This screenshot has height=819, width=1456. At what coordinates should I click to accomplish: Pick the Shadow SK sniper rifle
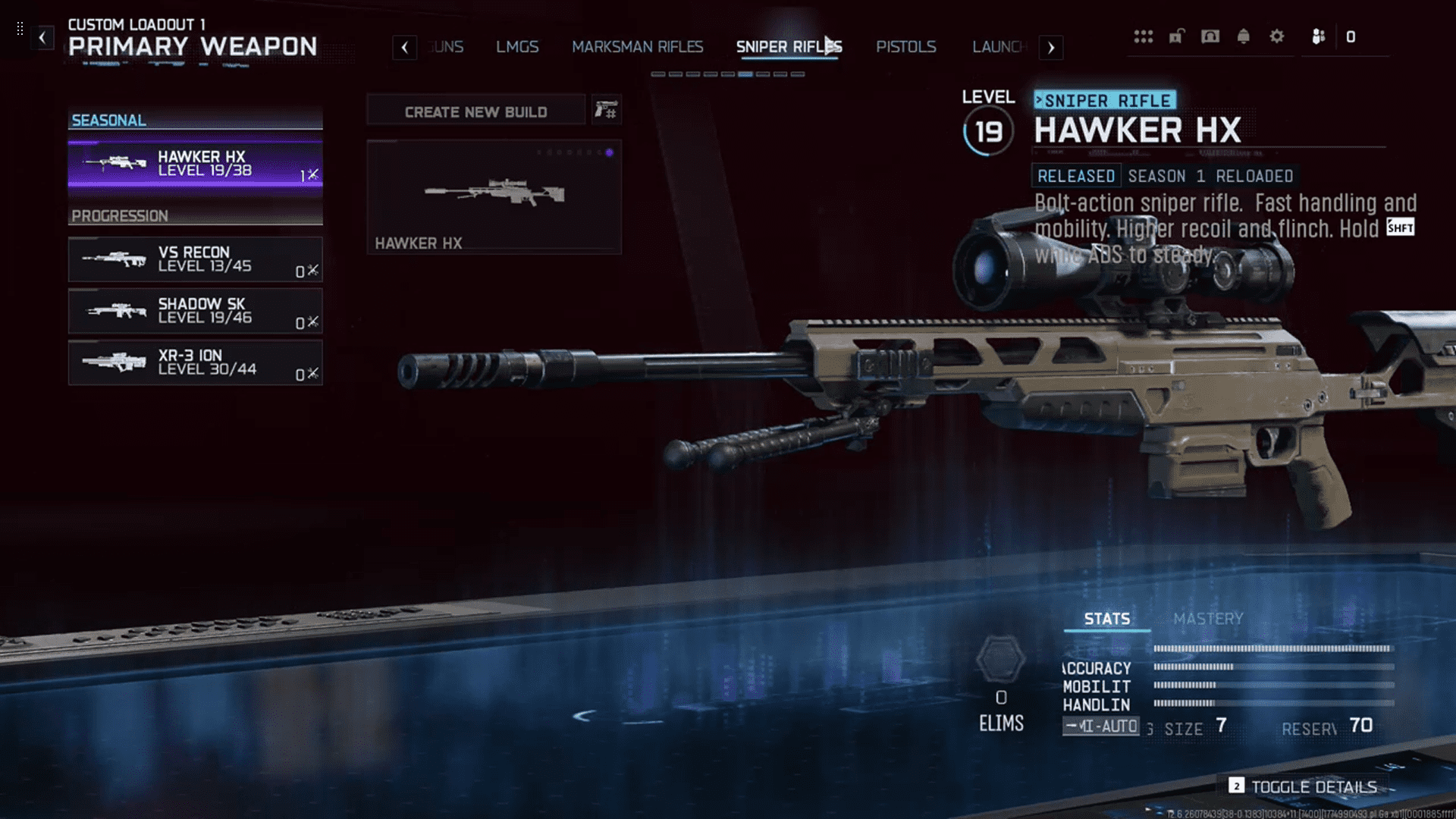click(x=195, y=311)
